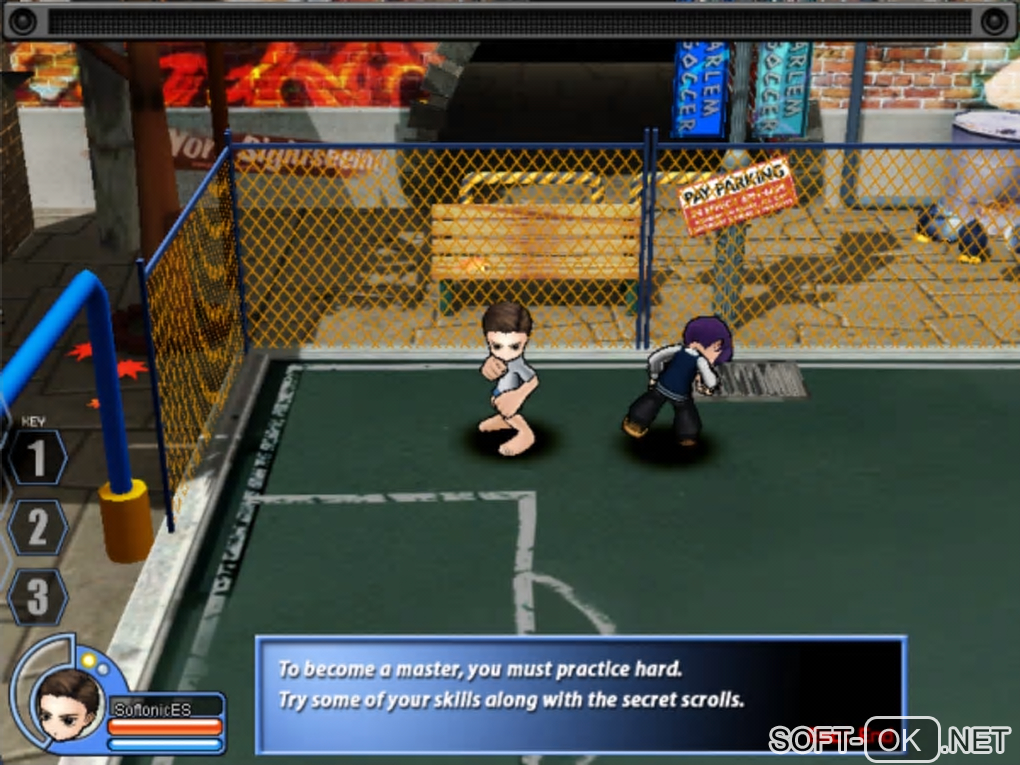The width and height of the screenshot is (1020, 765).
Task: Select the hexagonal skill slot numbered 2
Action: pos(37,527)
